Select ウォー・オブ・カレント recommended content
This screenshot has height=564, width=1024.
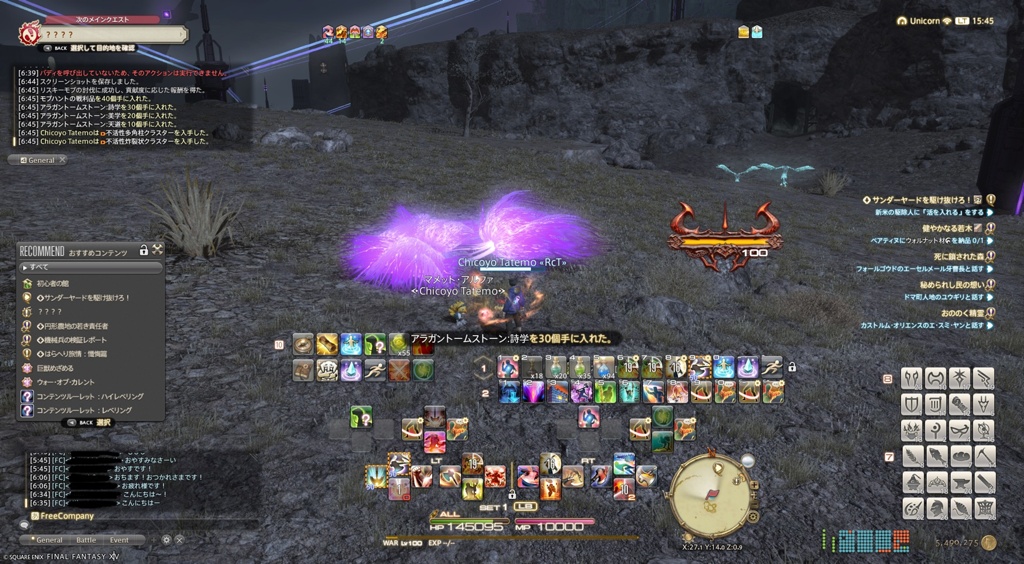(x=72, y=381)
